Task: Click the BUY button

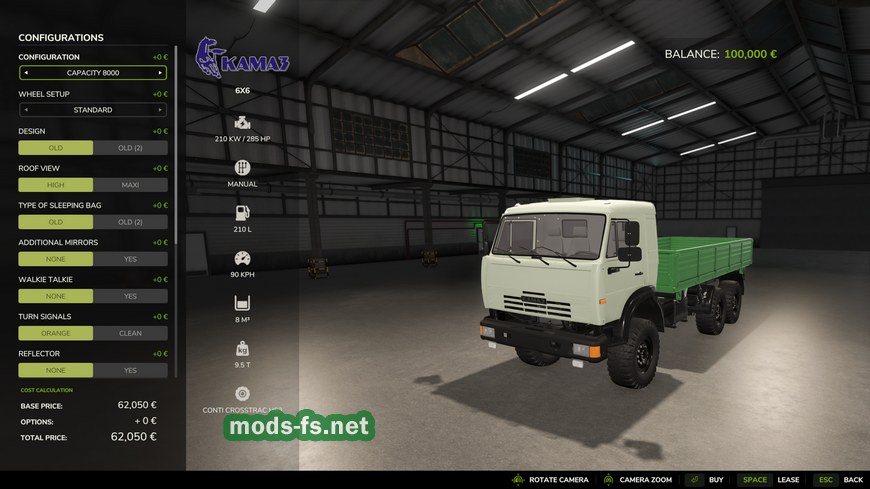Action: (716, 480)
